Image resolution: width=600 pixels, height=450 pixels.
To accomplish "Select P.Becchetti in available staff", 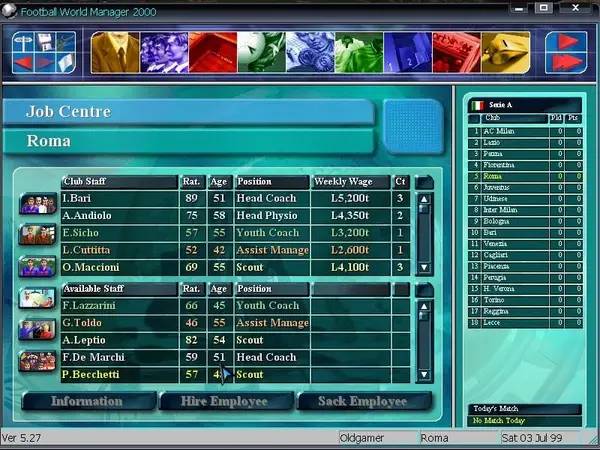I will (x=120, y=375).
